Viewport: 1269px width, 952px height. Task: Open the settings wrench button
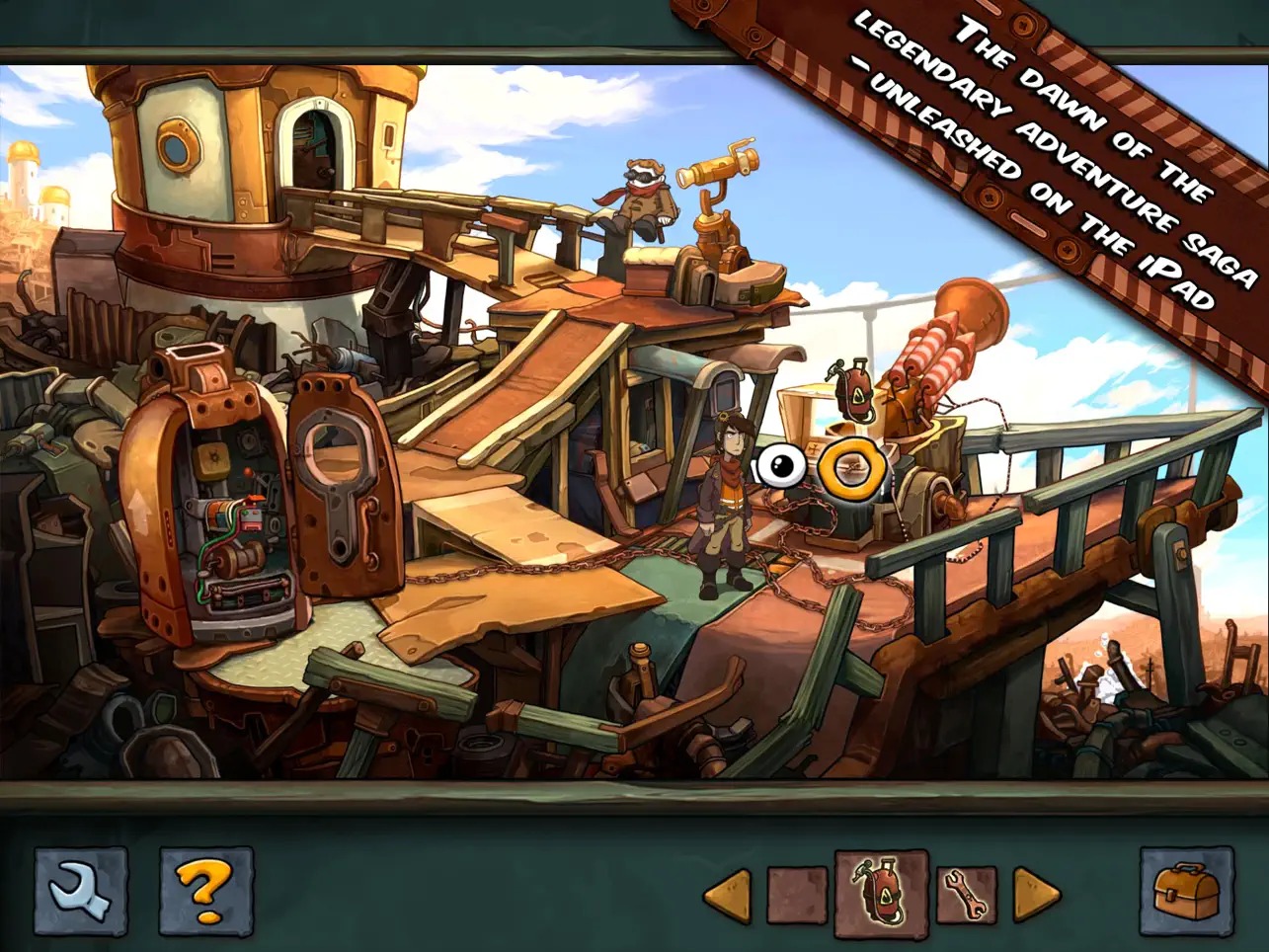click(81, 894)
